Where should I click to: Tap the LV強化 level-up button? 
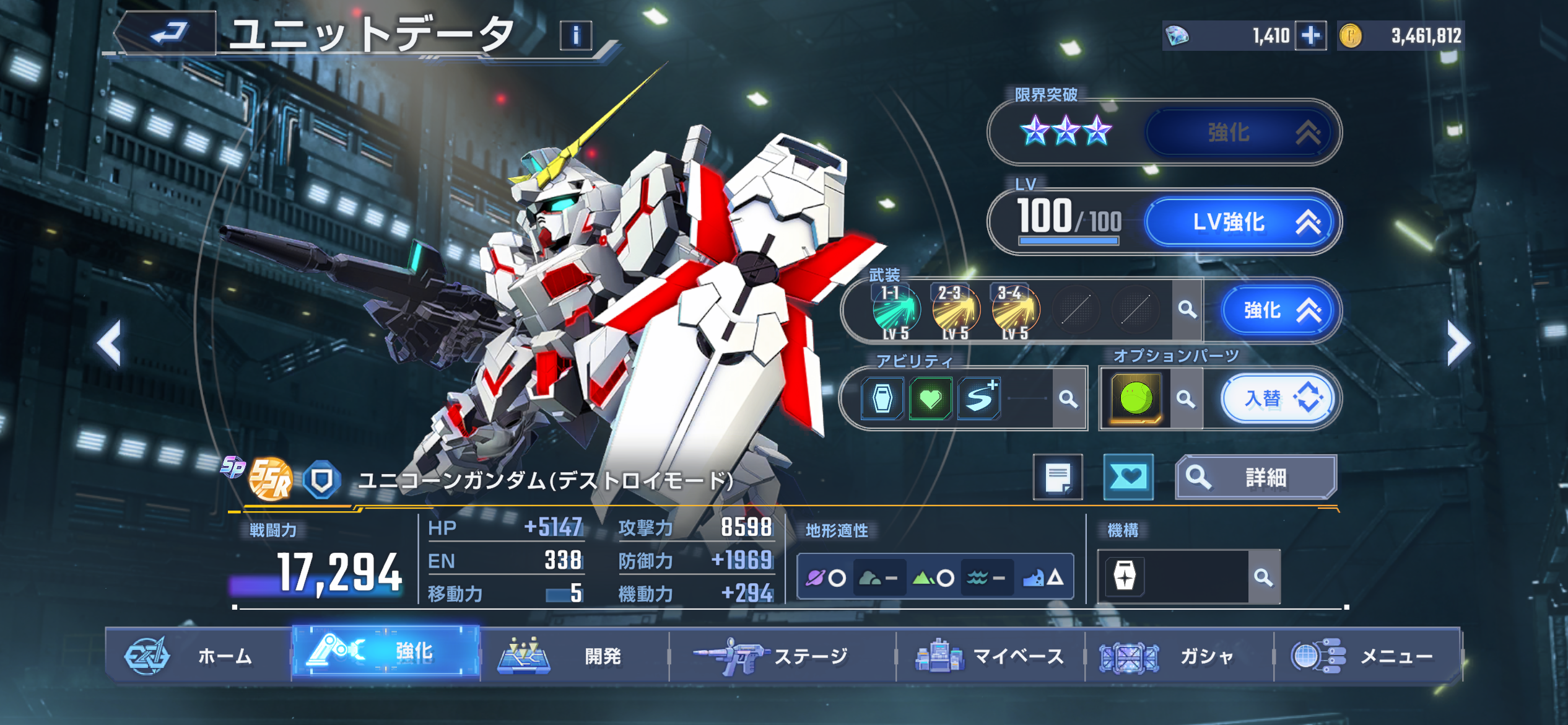pyautogui.click(x=1241, y=222)
